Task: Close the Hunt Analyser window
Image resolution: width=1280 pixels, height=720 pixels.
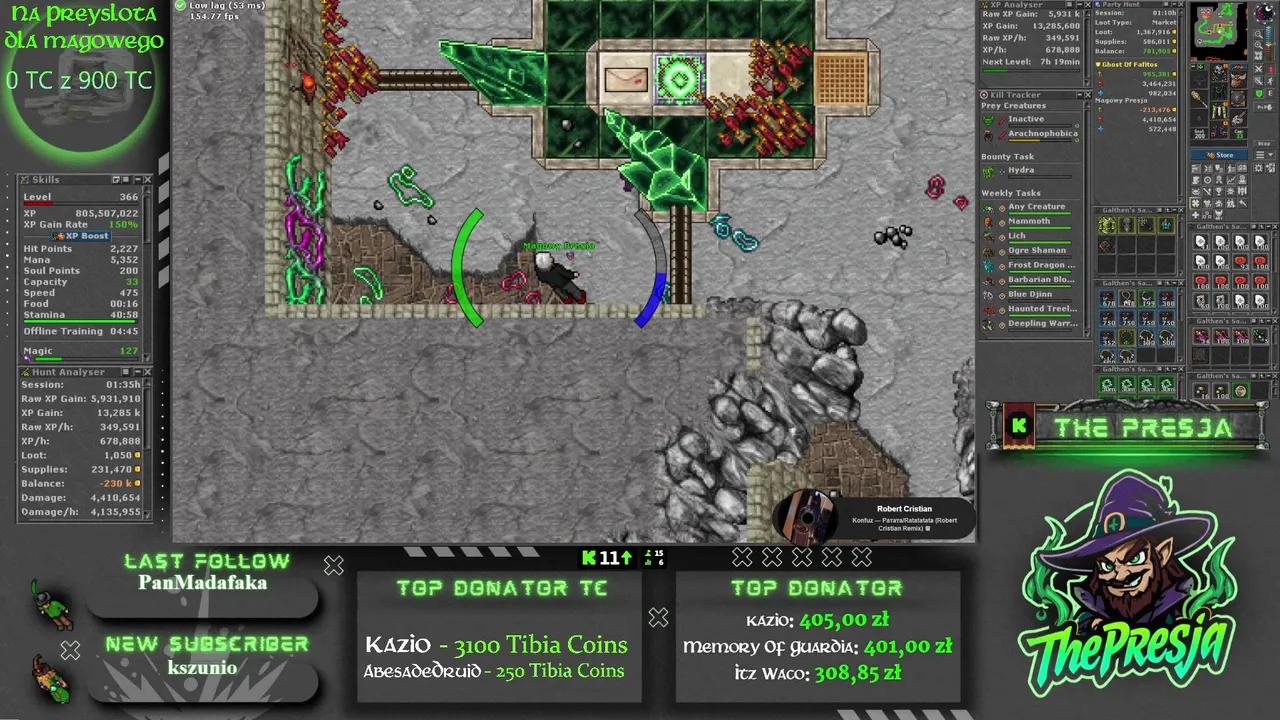Action: [148, 372]
